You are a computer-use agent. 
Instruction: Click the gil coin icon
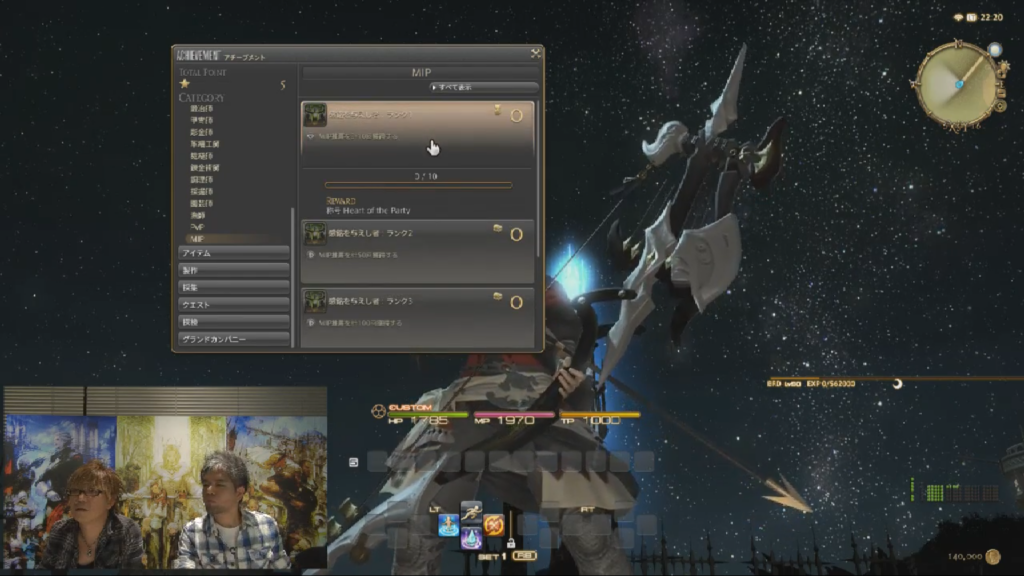(992, 556)
